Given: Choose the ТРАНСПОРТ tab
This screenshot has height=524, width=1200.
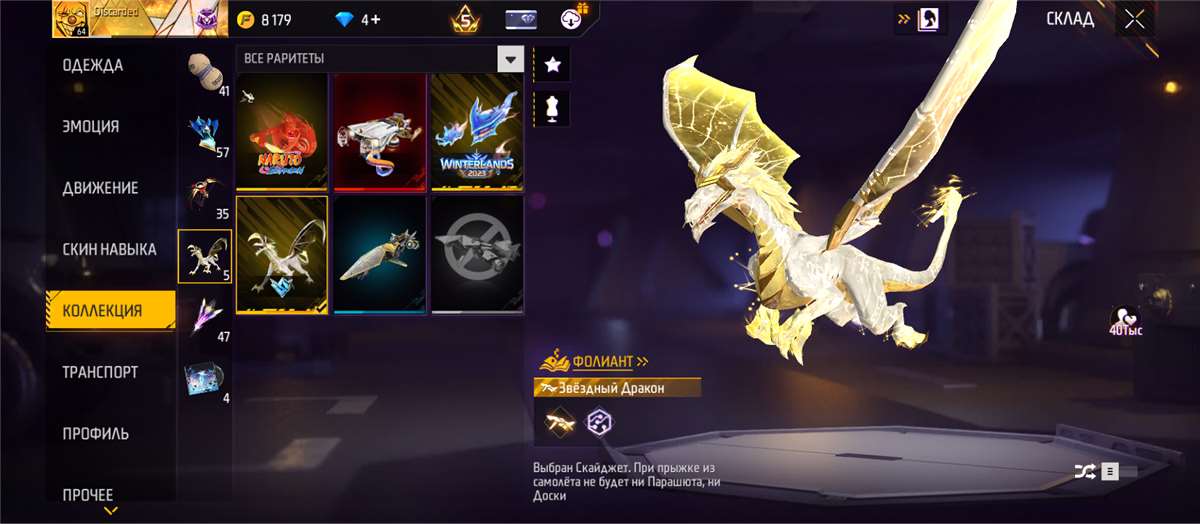Looking at the screenshot, I should coord(100,372).
